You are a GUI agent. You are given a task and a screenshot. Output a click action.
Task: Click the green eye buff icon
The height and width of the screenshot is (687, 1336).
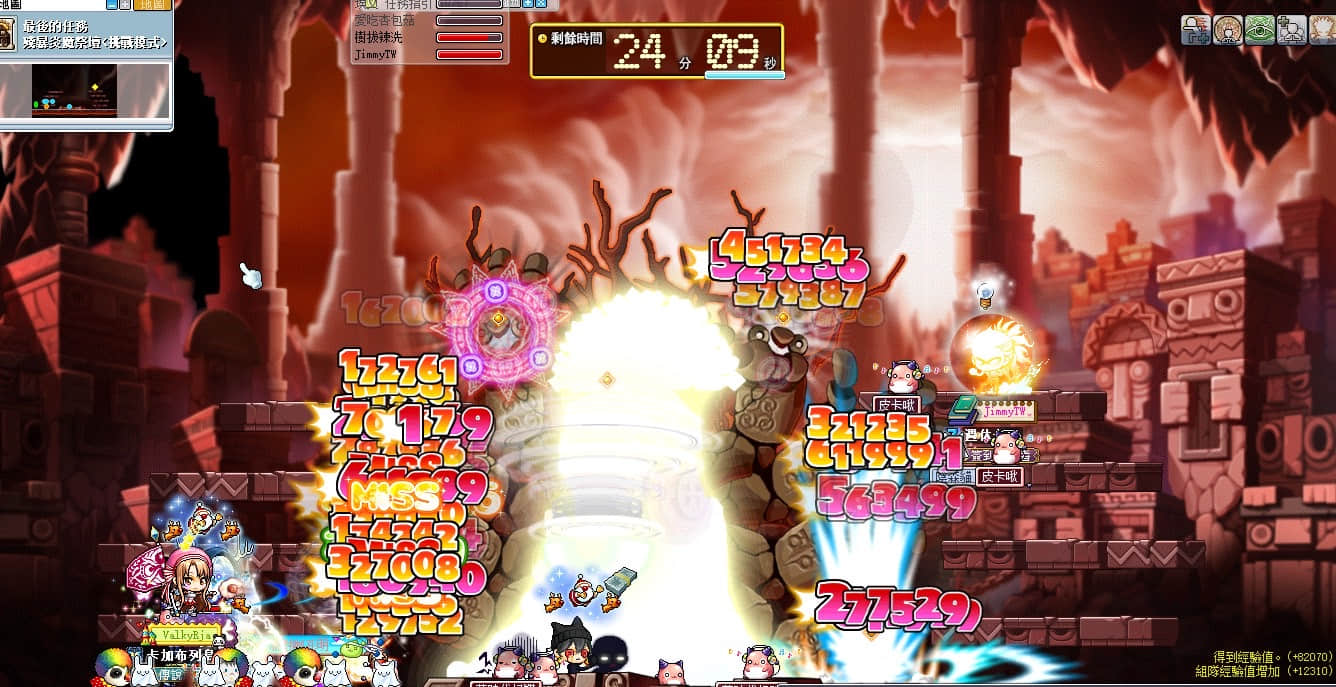click(1259, 29)
